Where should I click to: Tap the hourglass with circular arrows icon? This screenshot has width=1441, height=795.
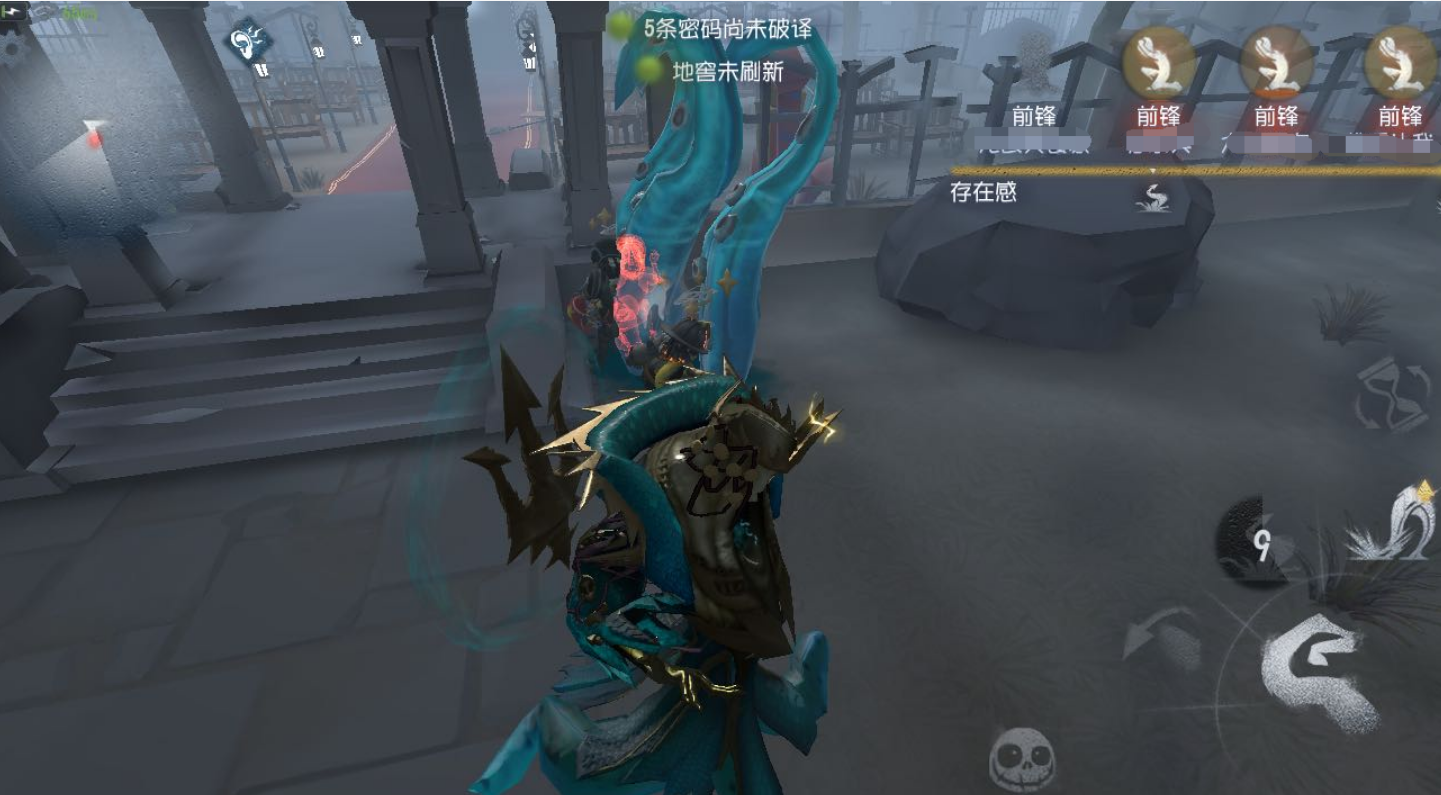pos(1393,394)
